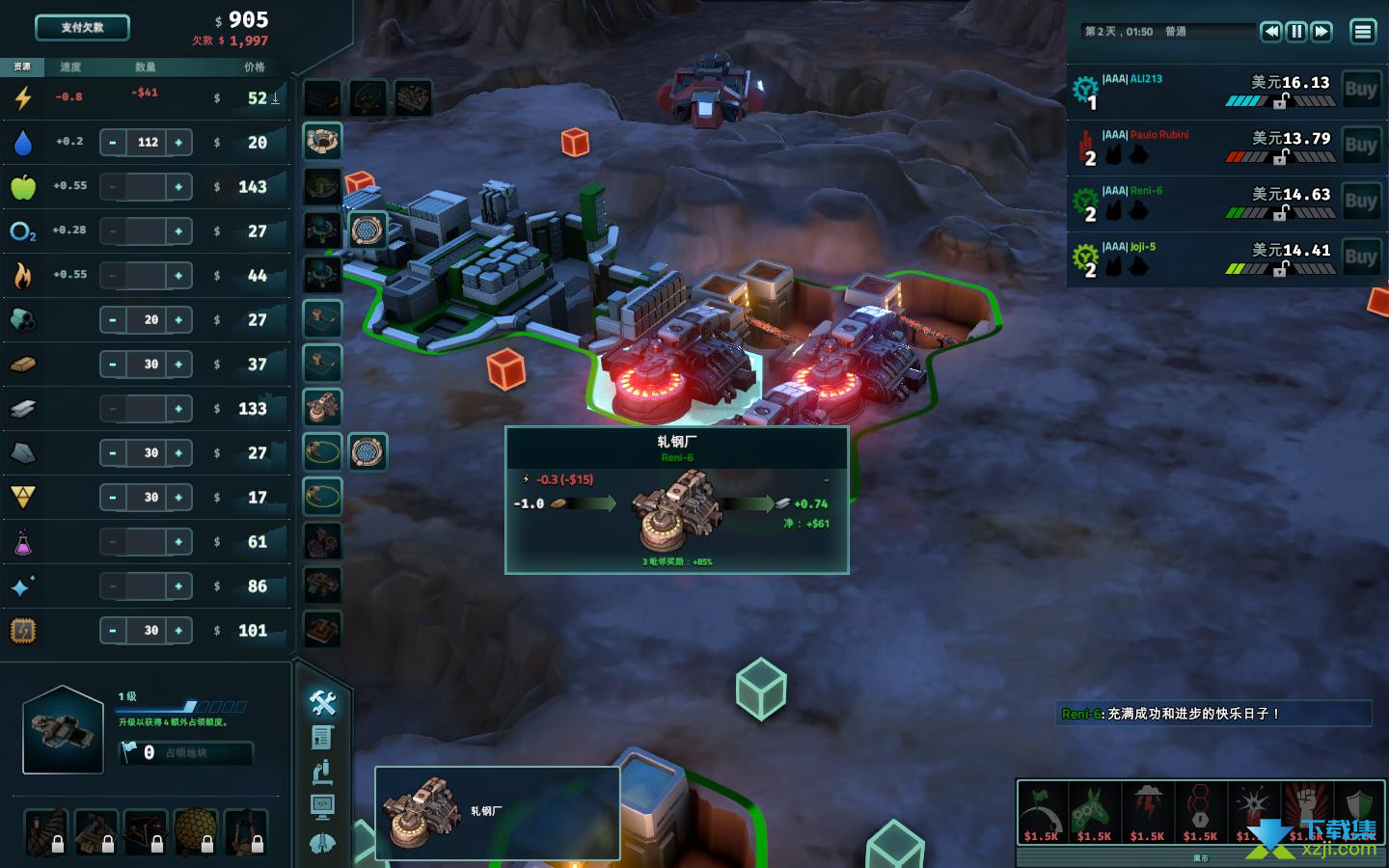1389x868 pixels.
Task: Sell electronics using the microchip row minus
Action: point(113,631)
